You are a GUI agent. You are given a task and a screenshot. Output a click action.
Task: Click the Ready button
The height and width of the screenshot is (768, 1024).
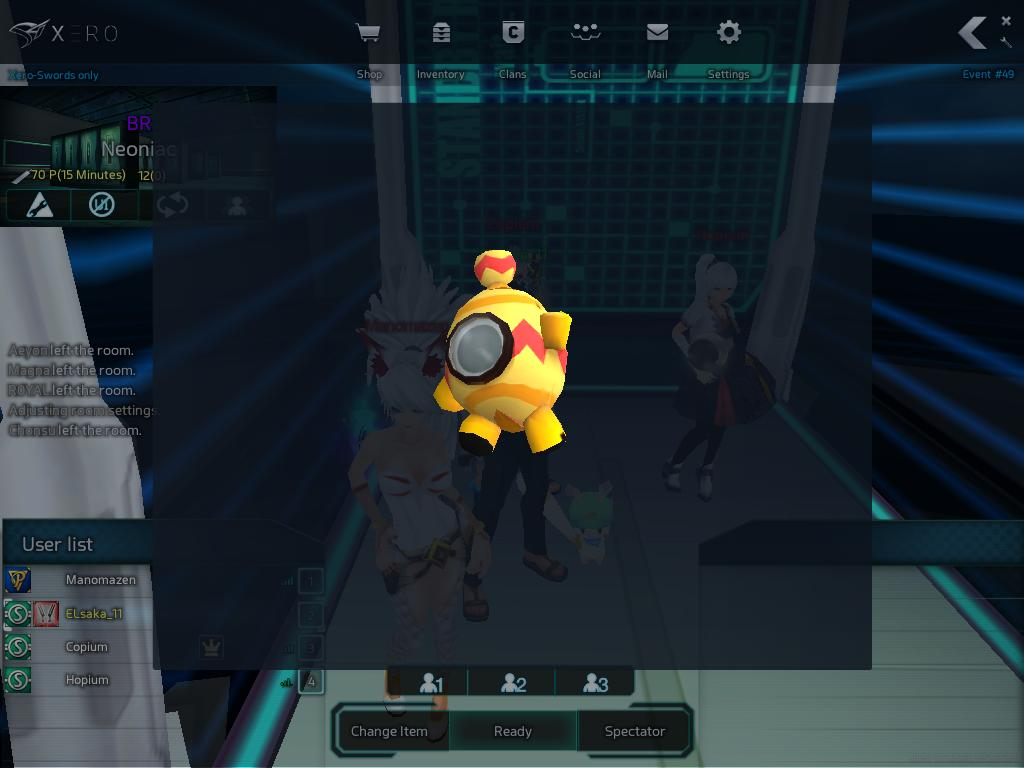coord(513,731)
